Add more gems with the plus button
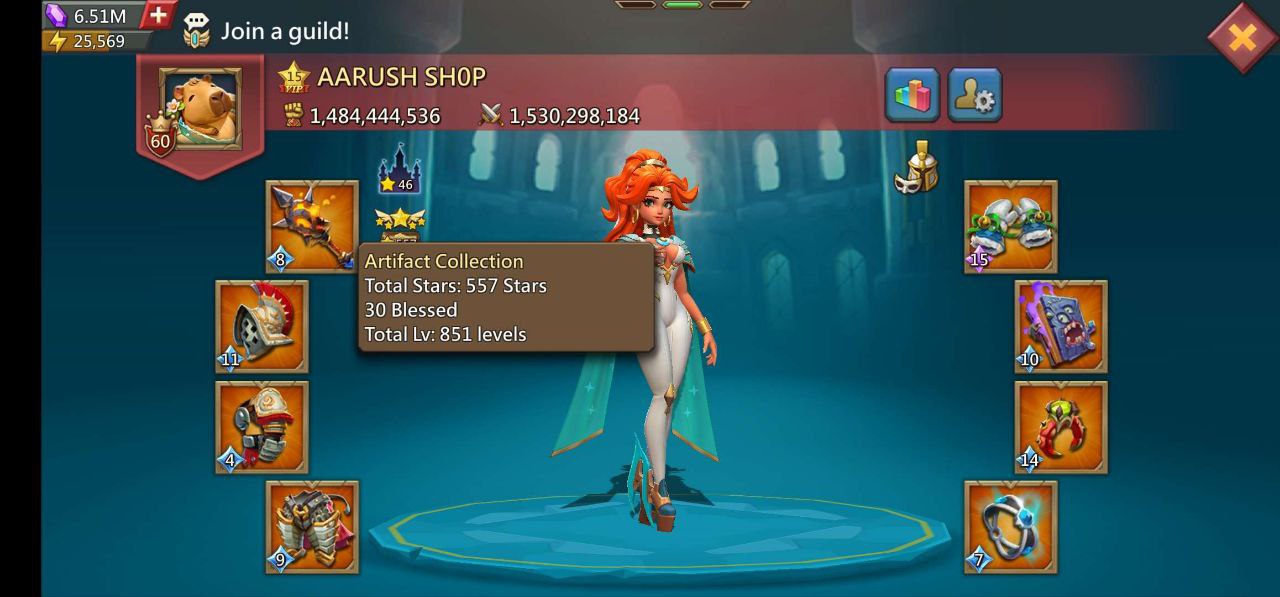Viewport: 1280px width, 597px height. 158,15
